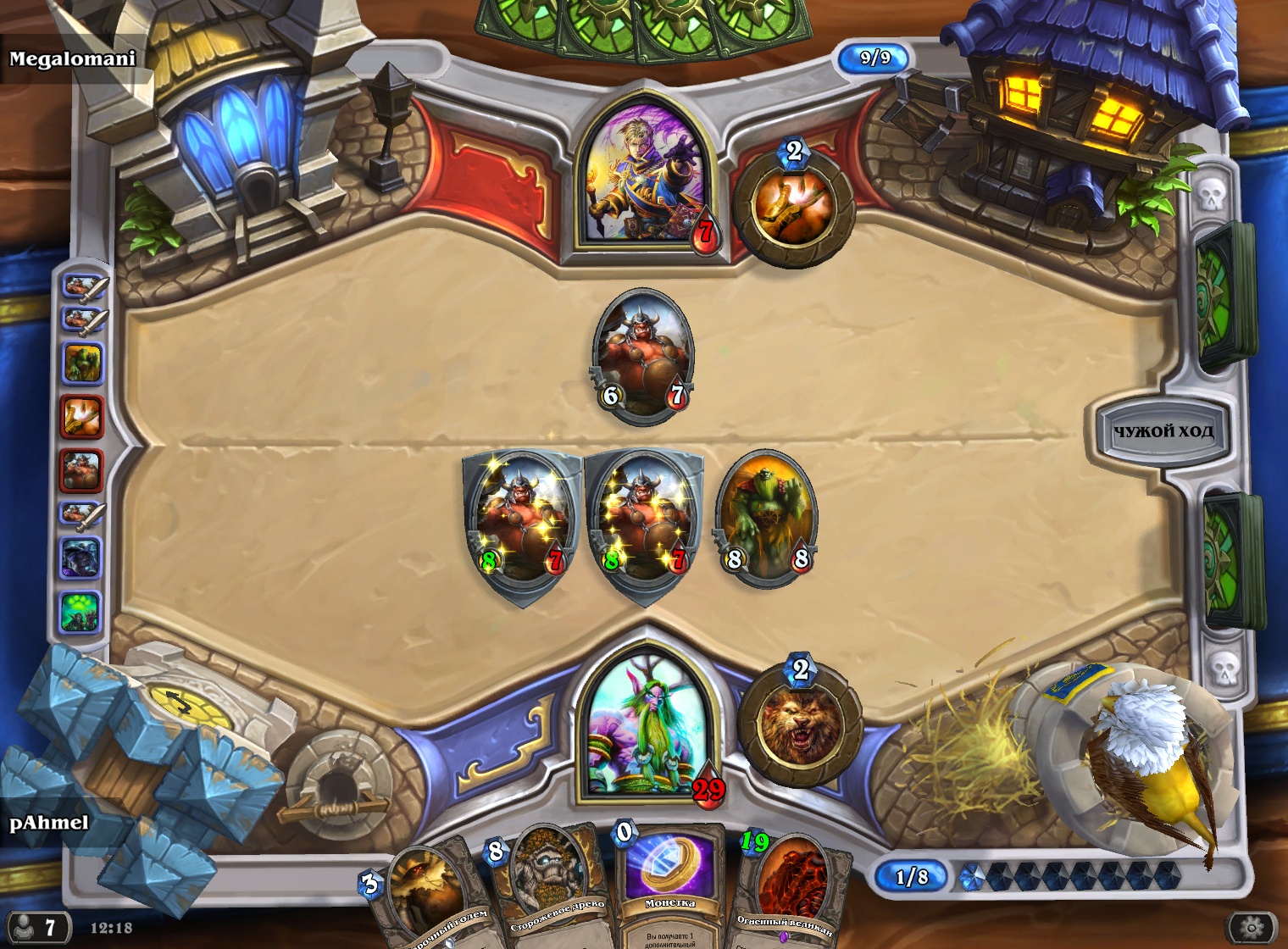
Task: Click the "ЧУЖОЙ ХОД" end turn button
Action: (1163, 431)
